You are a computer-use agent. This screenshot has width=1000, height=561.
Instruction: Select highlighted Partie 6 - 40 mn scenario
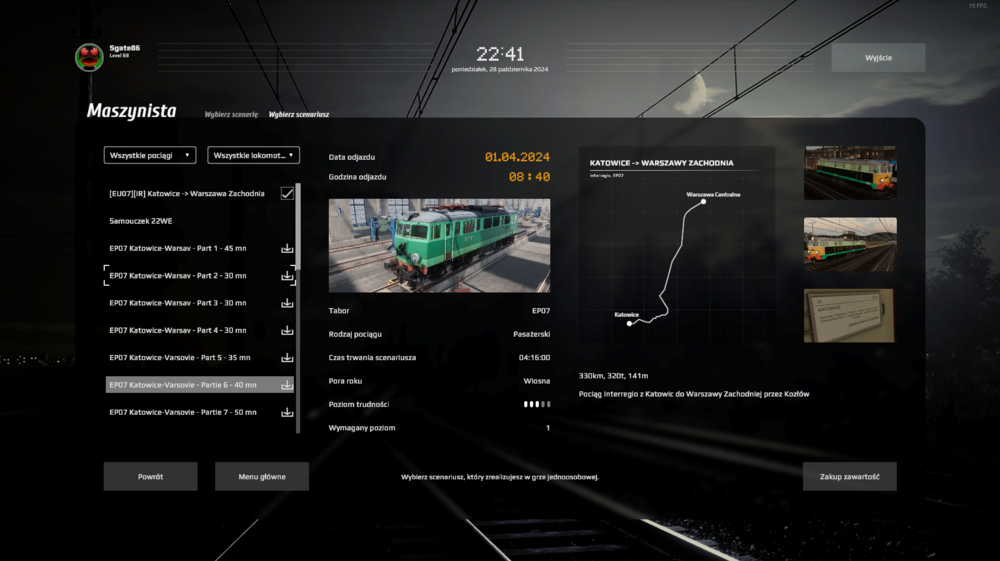[x=183, y=384]
